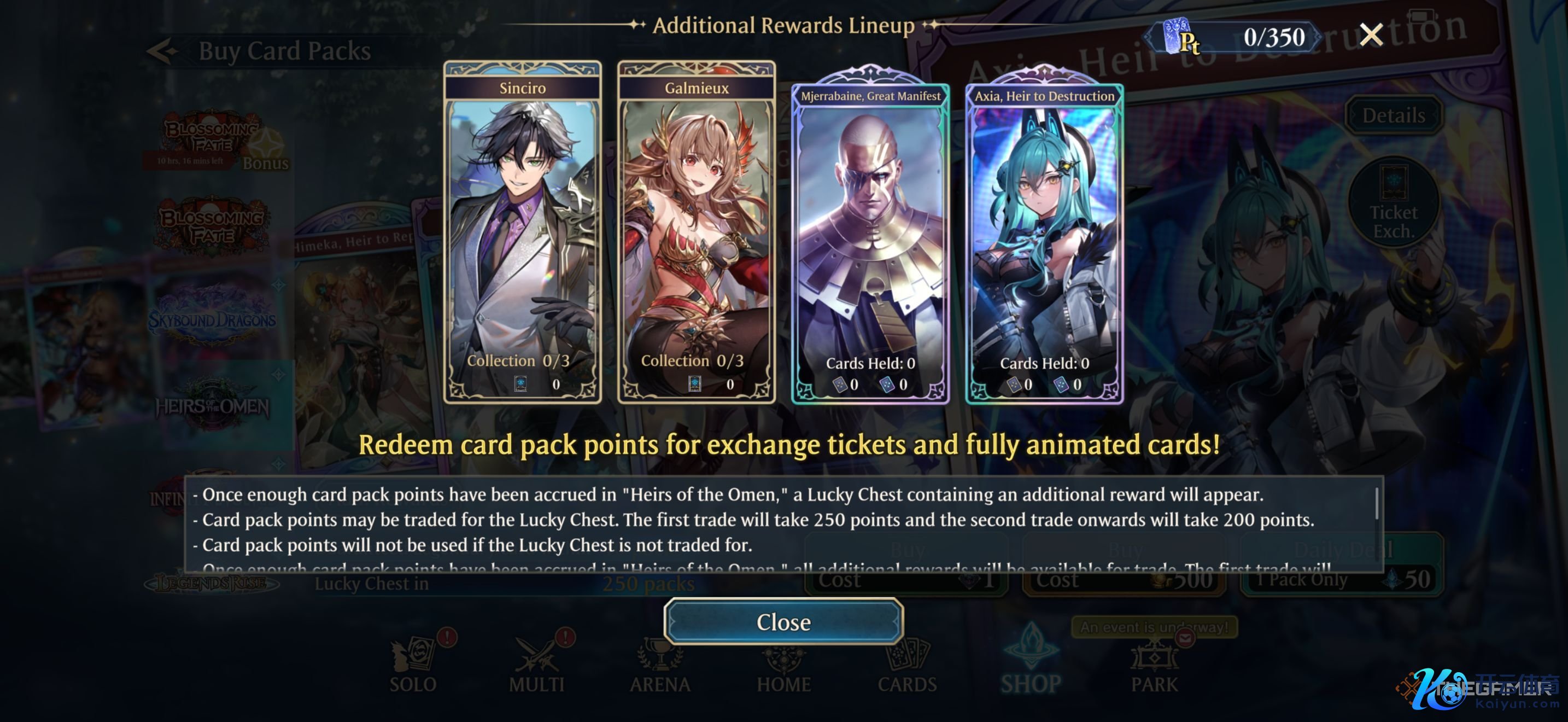The width and height of the screenshot is (1568, 722).
Task: Go back from Buy Card Packs
Action: point(162,52)
